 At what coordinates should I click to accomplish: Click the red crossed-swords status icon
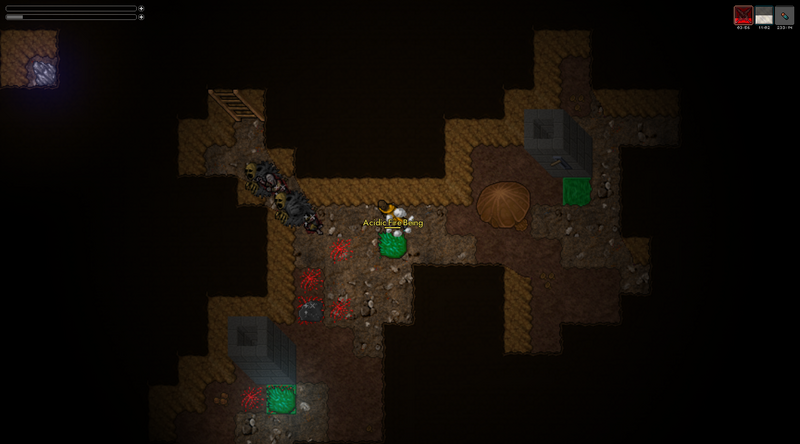click(x=743, y=15)
